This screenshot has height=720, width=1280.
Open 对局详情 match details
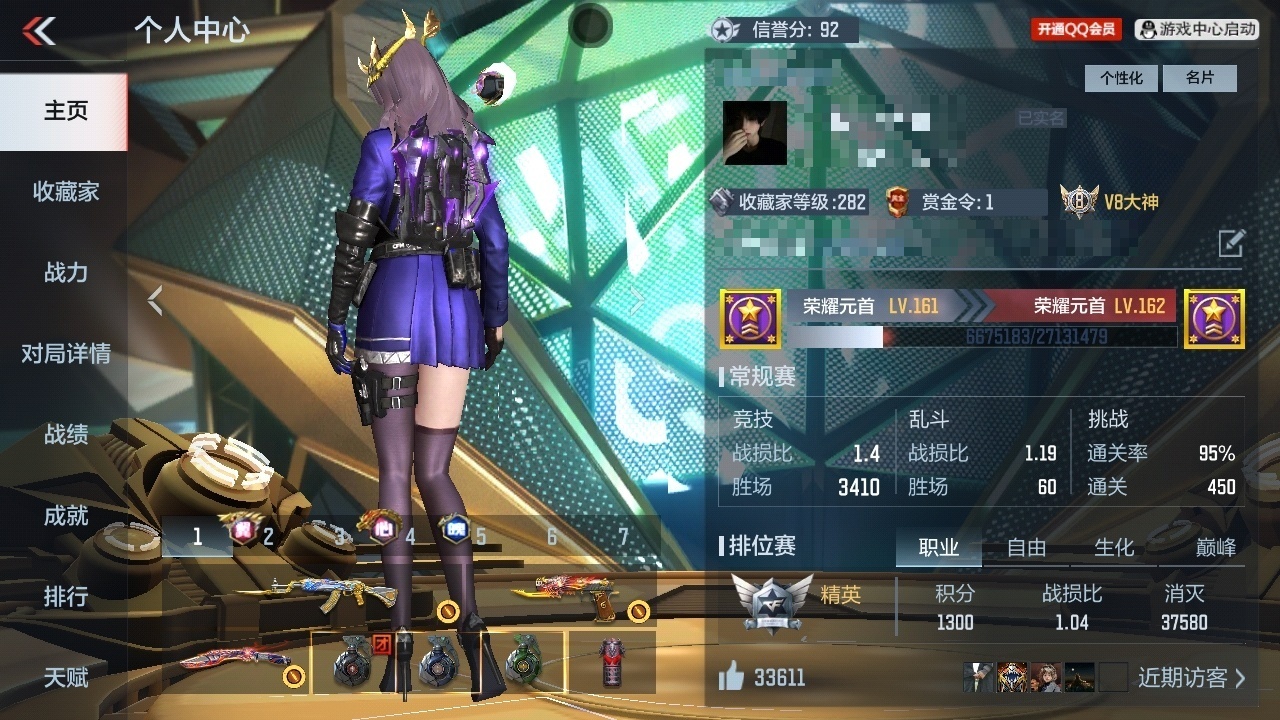coord(65,354)
